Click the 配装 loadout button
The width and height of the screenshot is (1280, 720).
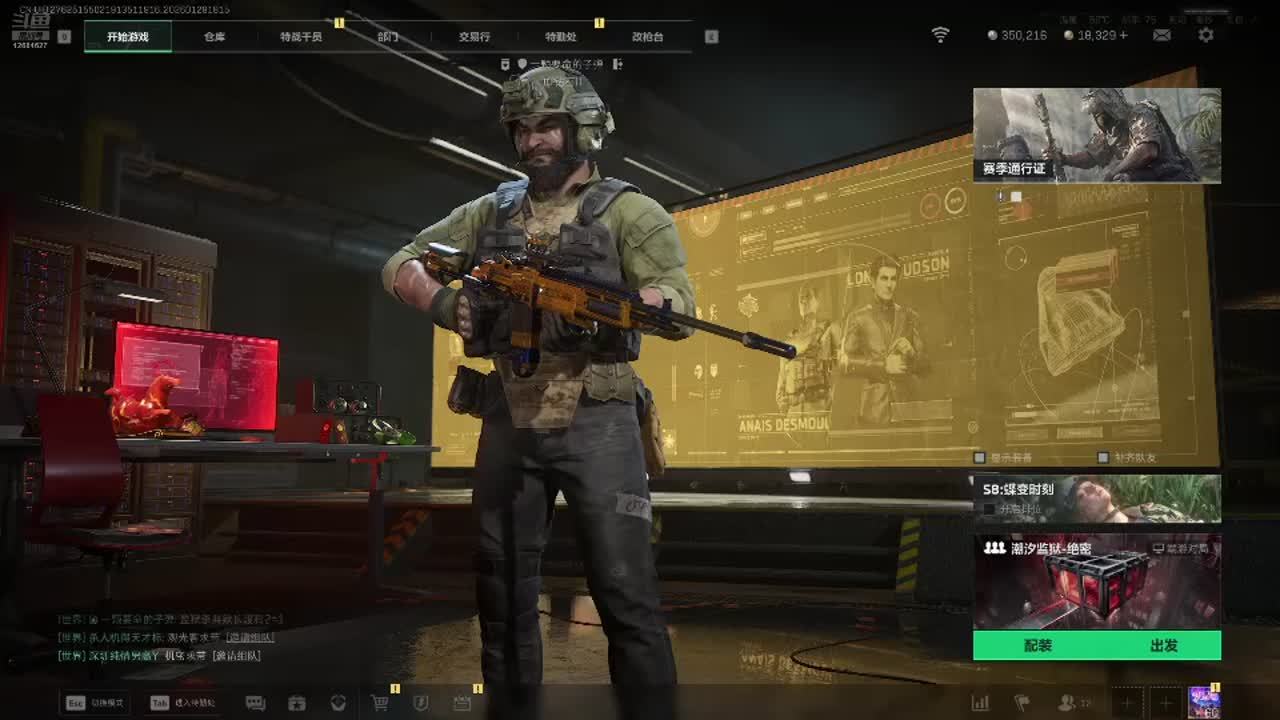1037,646
